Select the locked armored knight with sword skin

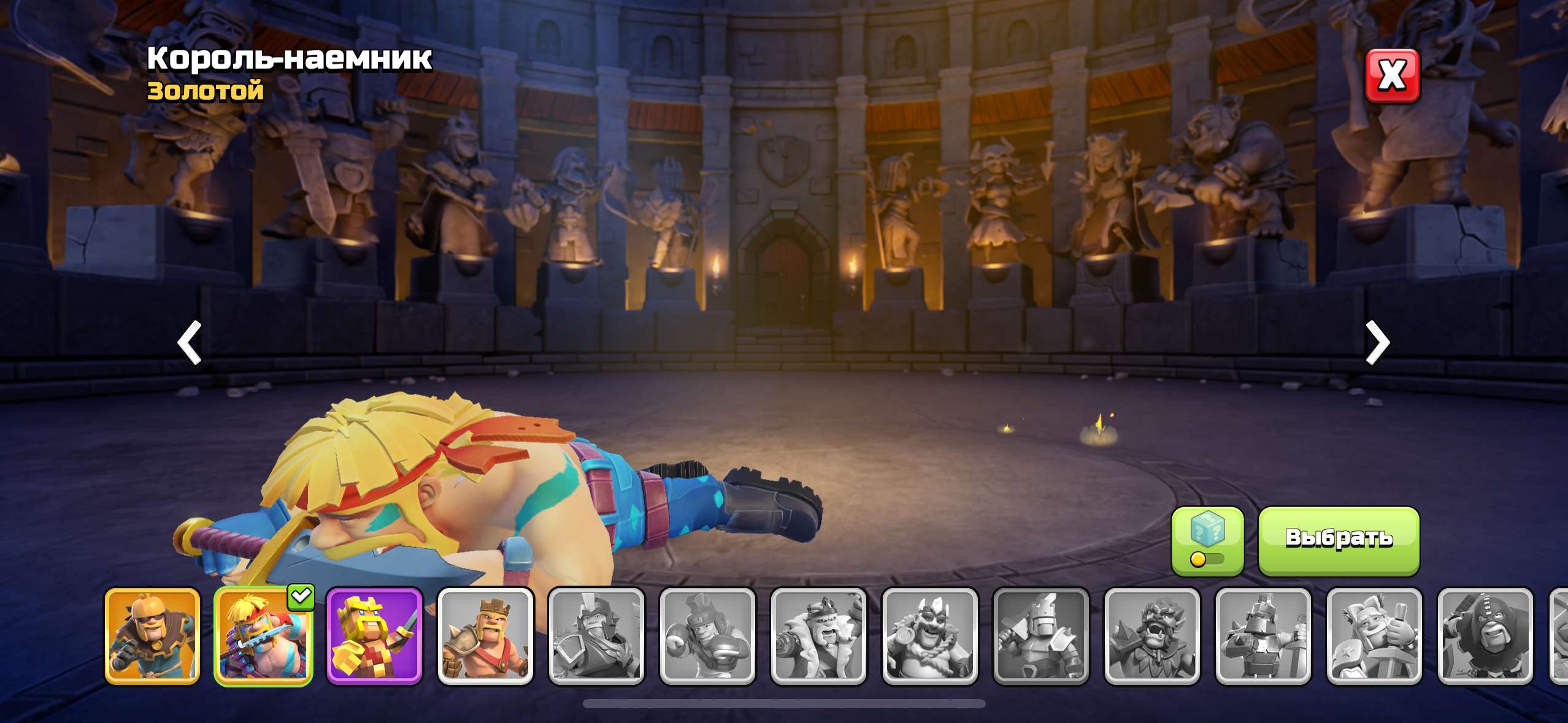click(1263, 636)
